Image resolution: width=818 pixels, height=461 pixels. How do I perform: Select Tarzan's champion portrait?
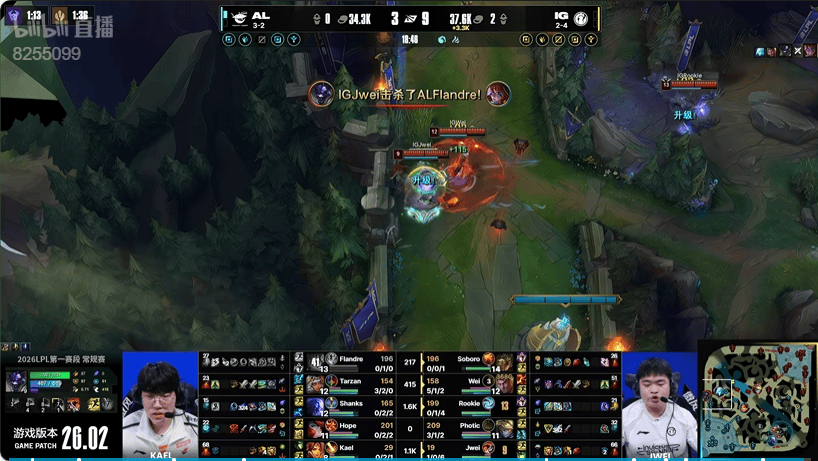tap(316, 385)
